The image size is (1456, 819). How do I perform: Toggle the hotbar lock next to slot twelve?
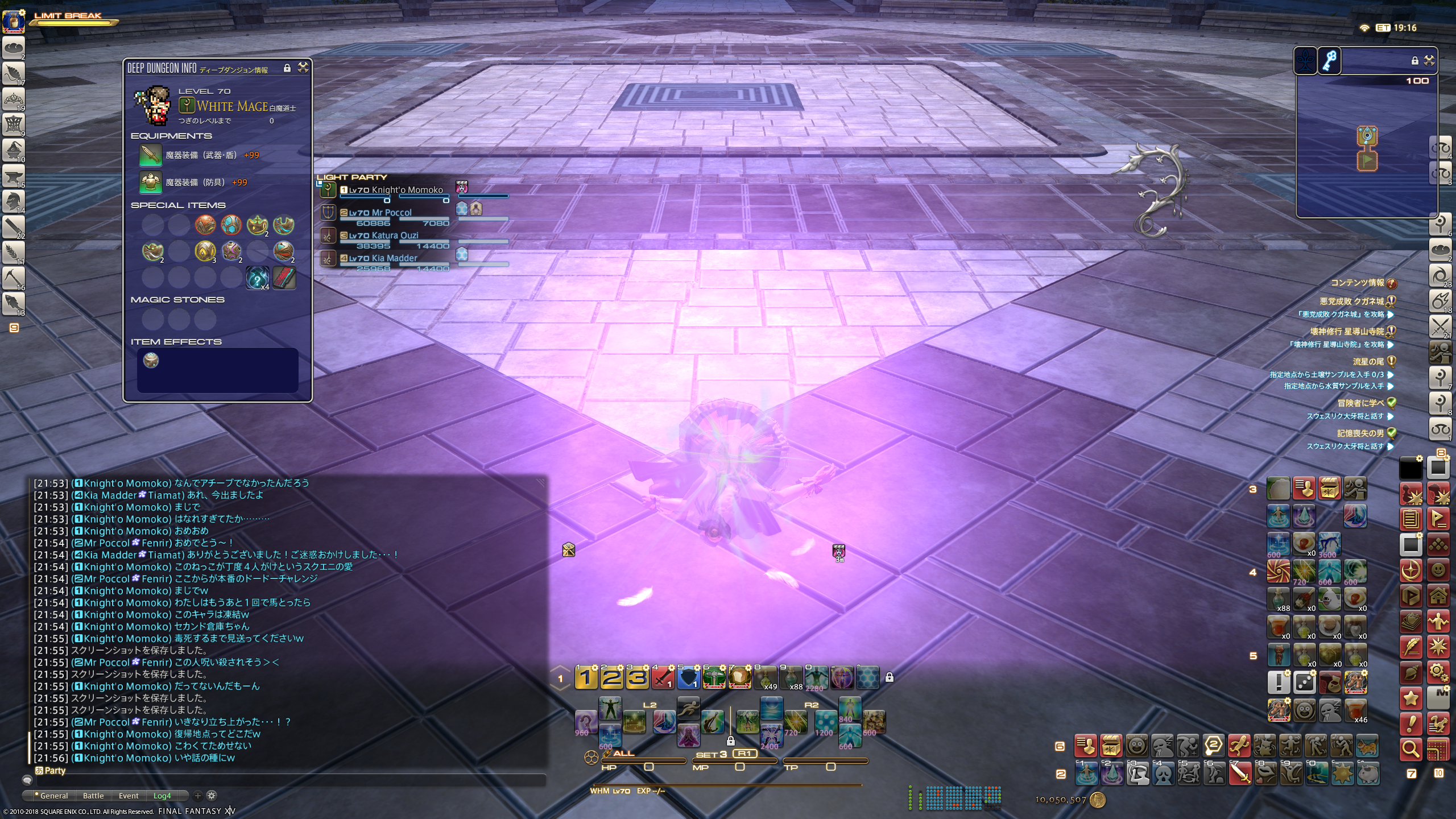click(x=889, y=677)
